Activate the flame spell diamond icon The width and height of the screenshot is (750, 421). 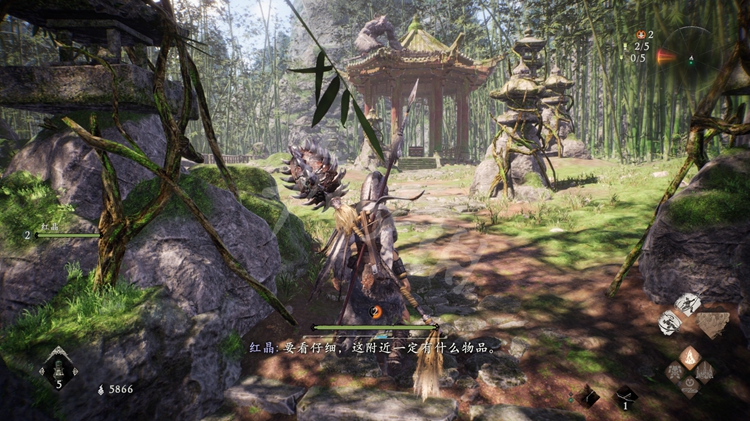point(690,356)
